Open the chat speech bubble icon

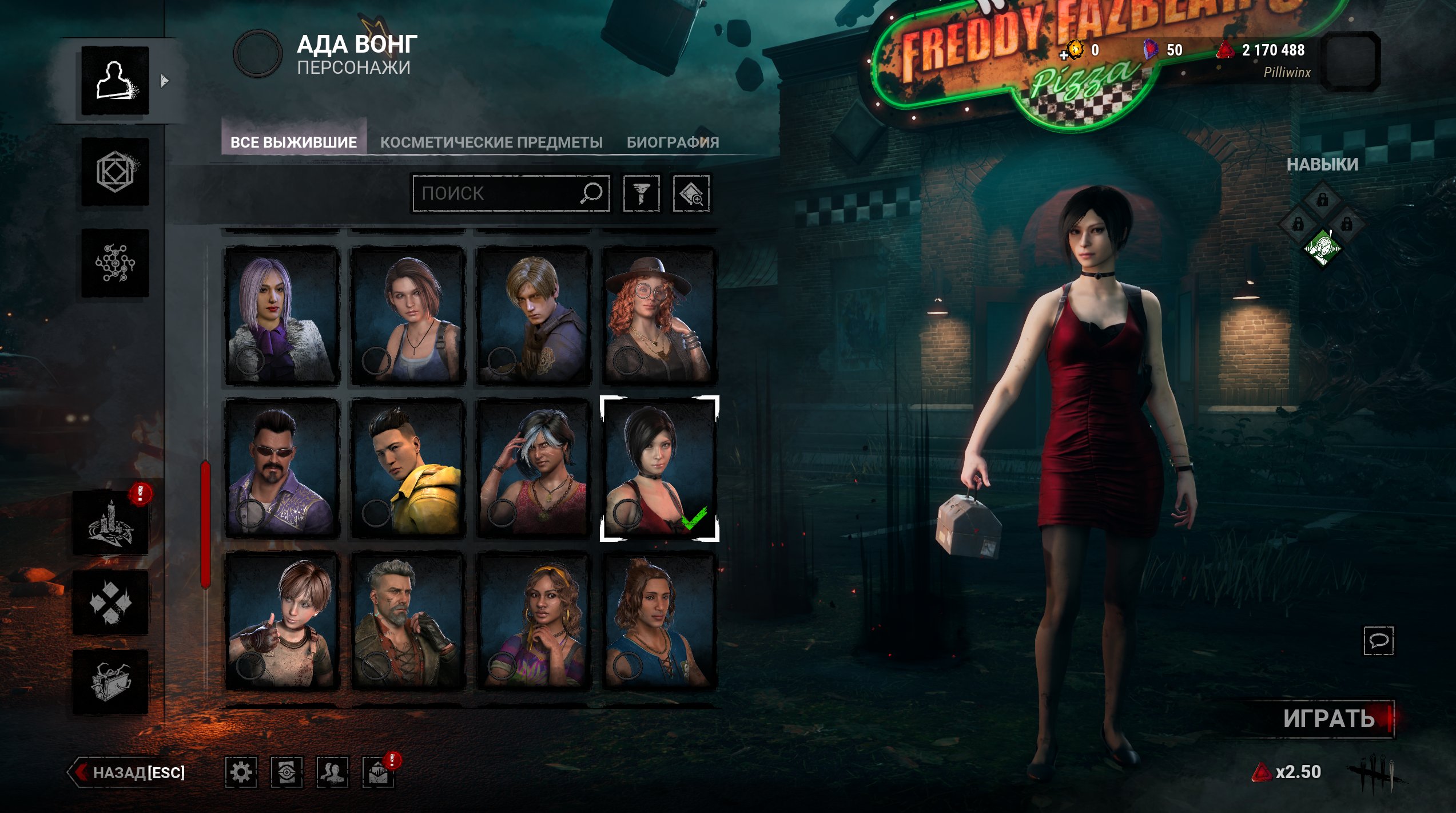coord(1378,640)
